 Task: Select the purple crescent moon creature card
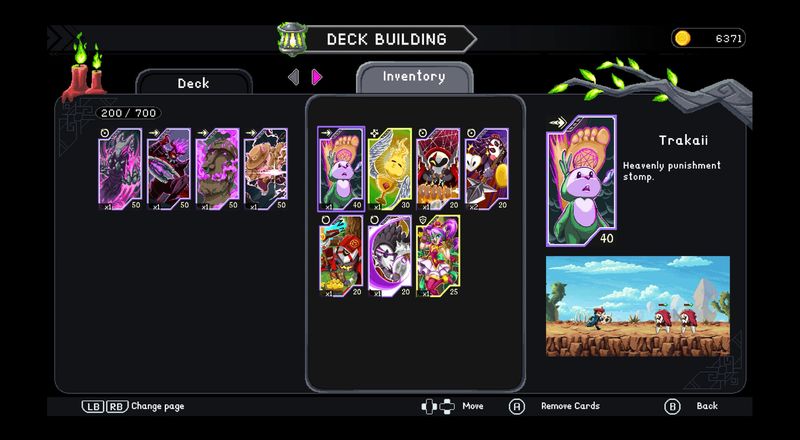[x=389, y=255]
